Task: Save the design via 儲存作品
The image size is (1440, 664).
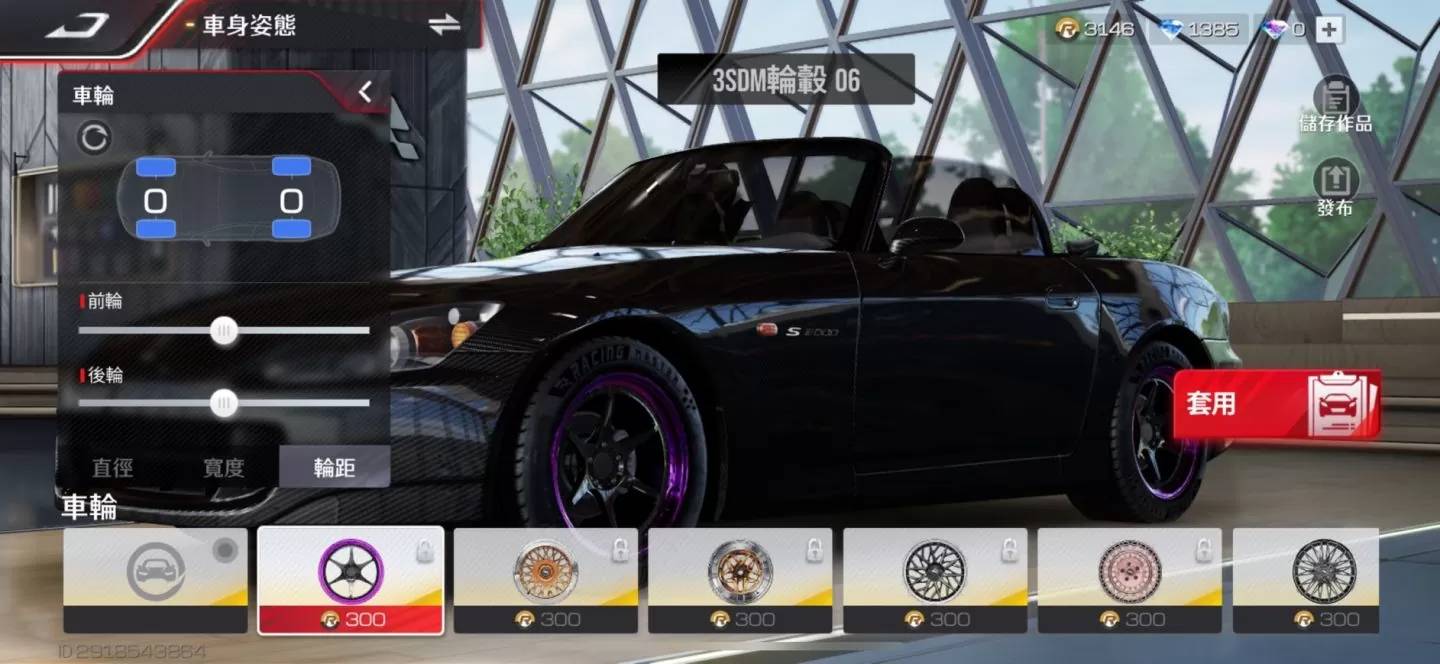Action: pos(1335,107)
